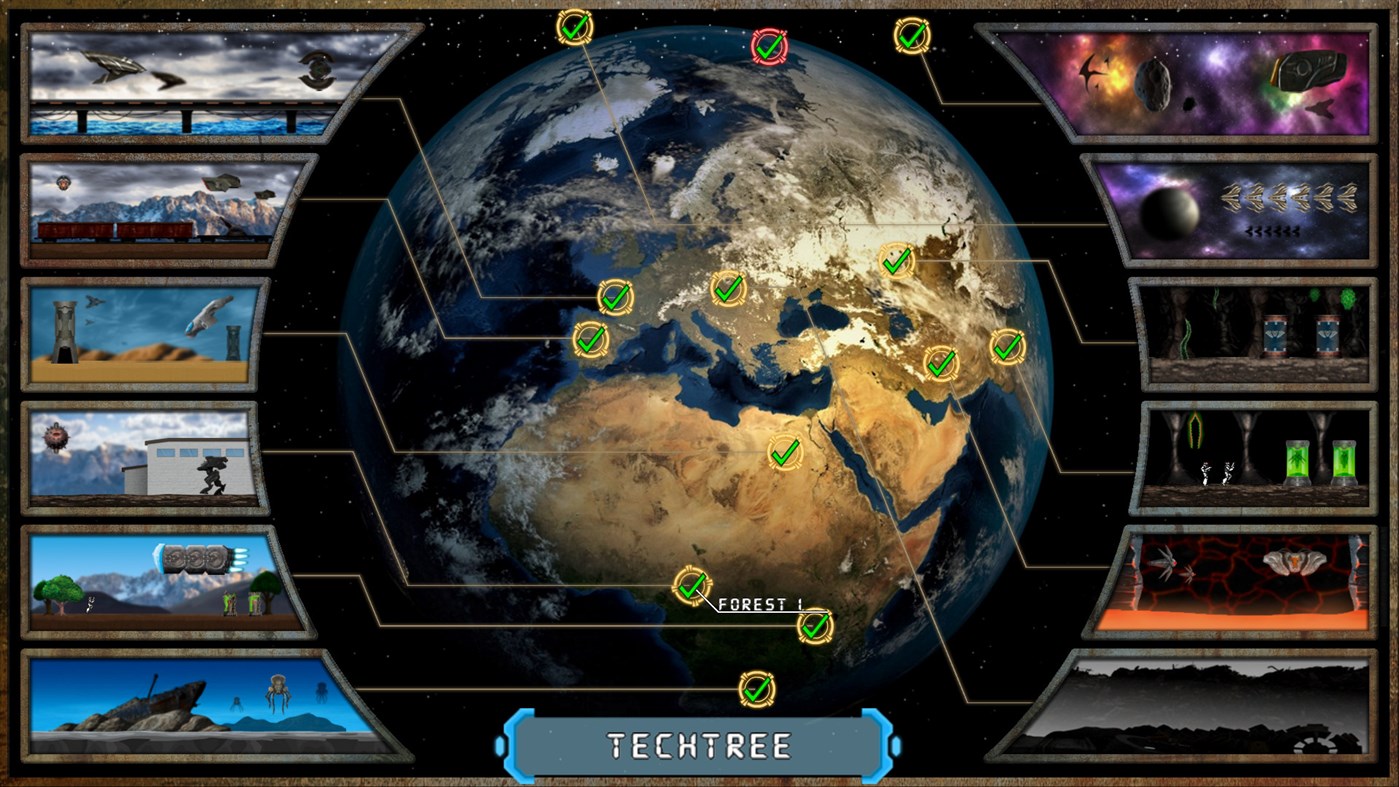
Task: Click the FOREST 1 level marker
Action: [x=691, y=590]
